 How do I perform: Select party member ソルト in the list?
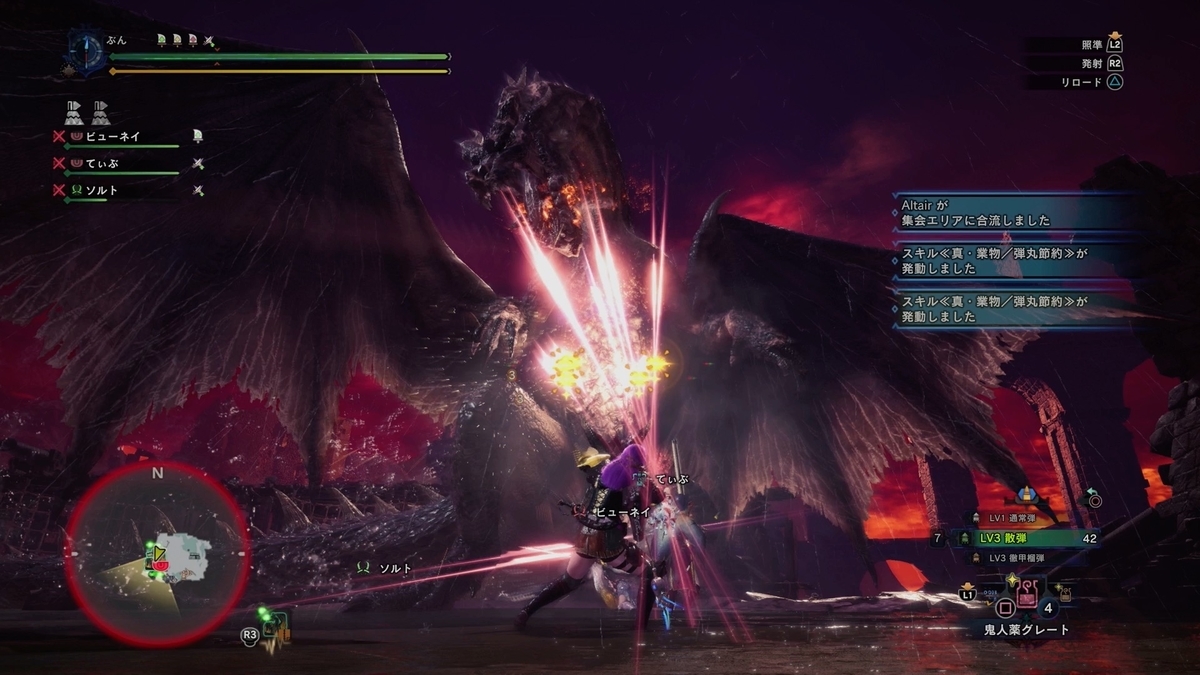tap(106, 190)
